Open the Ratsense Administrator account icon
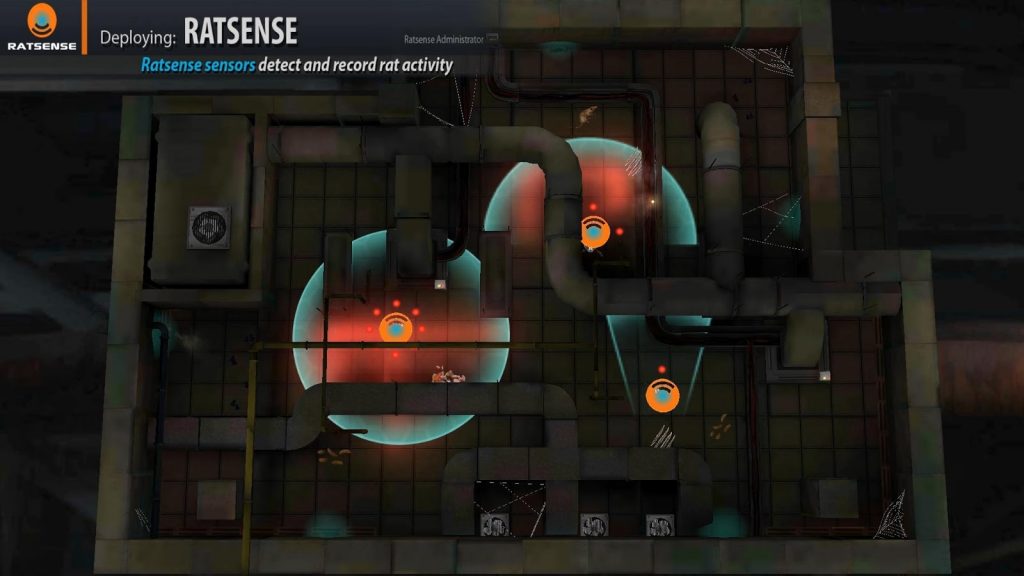This screenshot has width=1024, height=576. 493,39
